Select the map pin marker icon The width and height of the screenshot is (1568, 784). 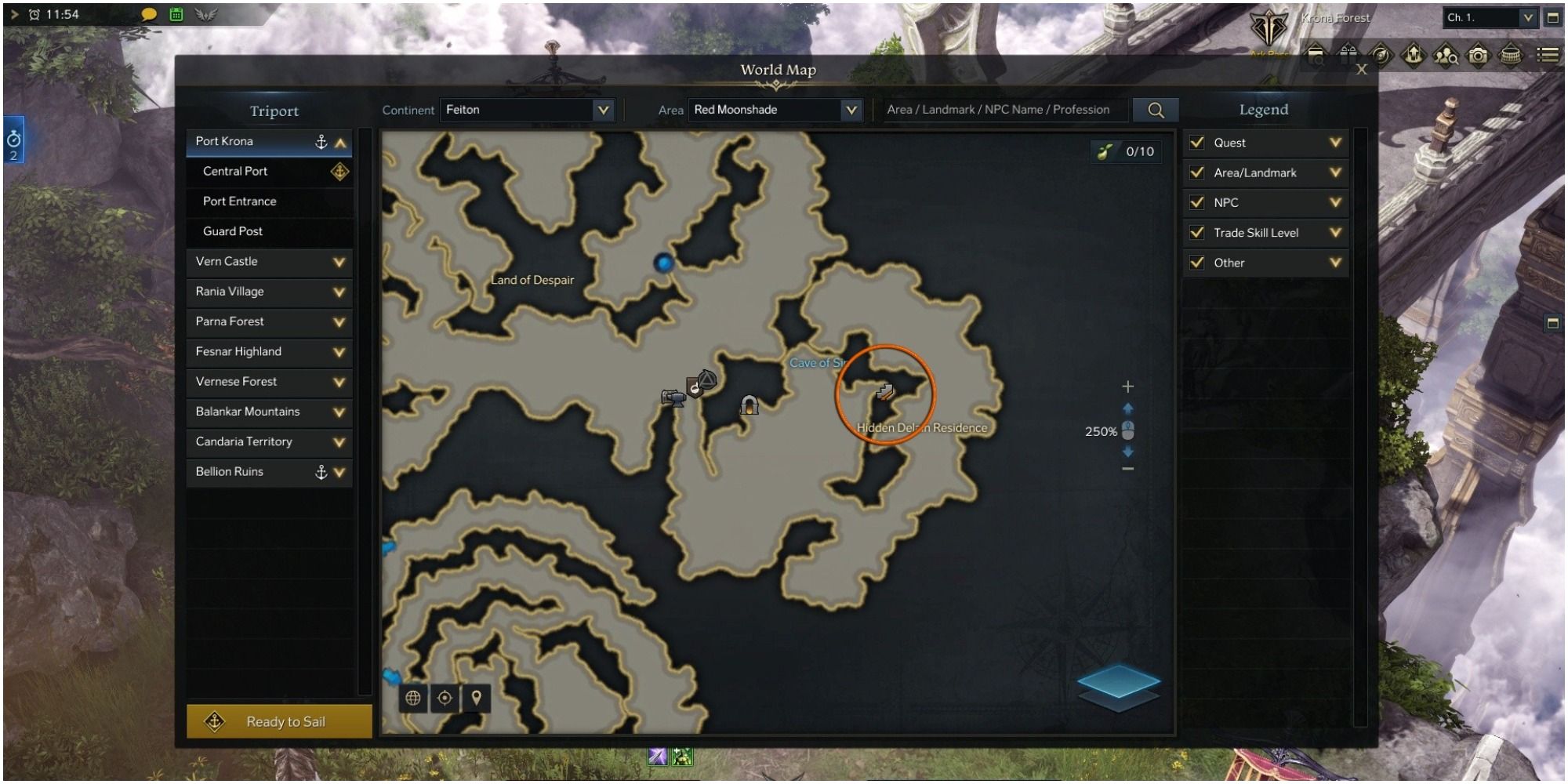476,698
